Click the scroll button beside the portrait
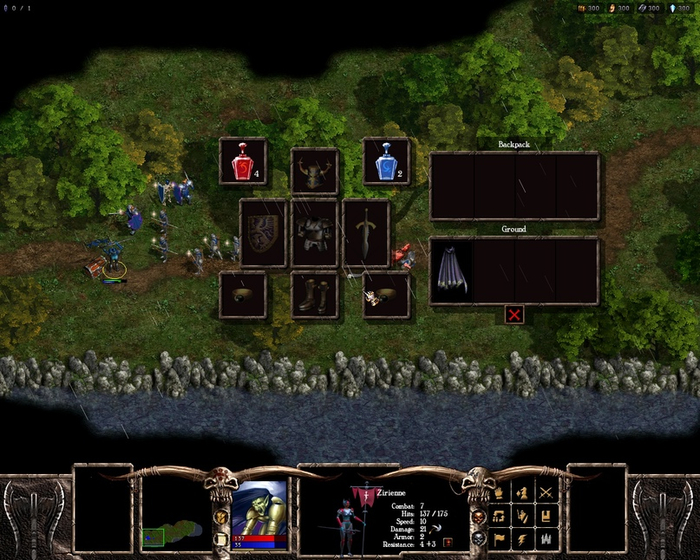The height and width of the screenshot is (560, 700). click(221, 539)
